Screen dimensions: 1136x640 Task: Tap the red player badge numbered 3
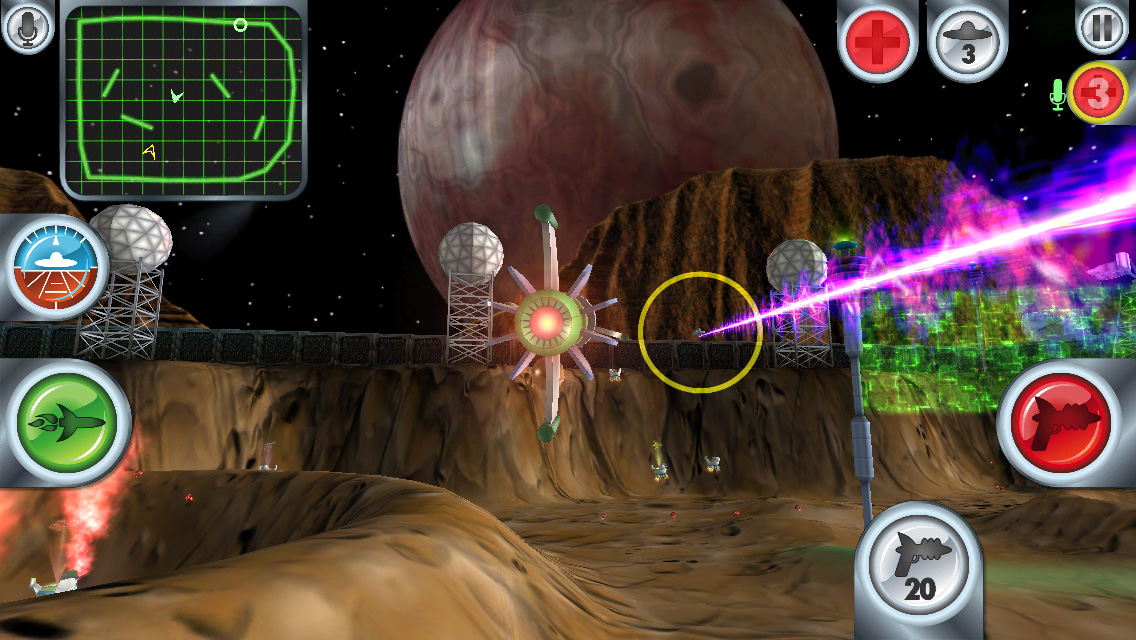tap(1097, 93)
